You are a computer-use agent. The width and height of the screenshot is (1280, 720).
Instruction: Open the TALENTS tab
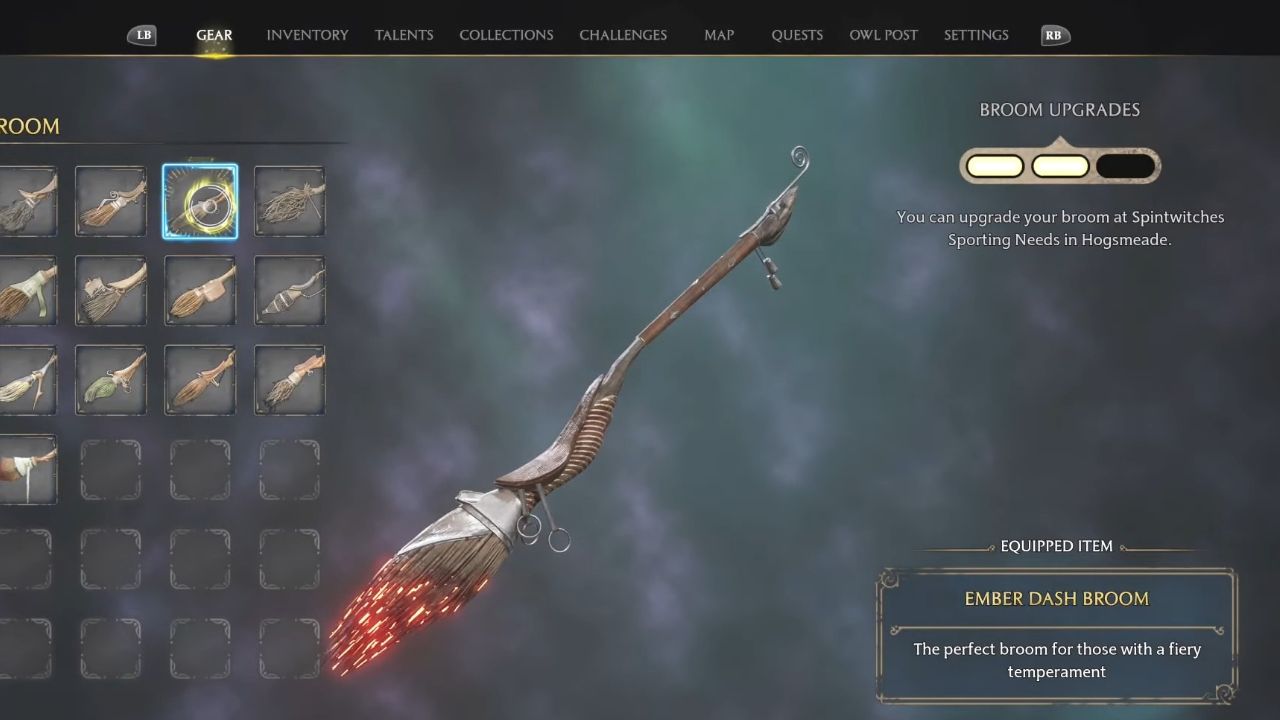pyautogui.click(x=404, y=34)
